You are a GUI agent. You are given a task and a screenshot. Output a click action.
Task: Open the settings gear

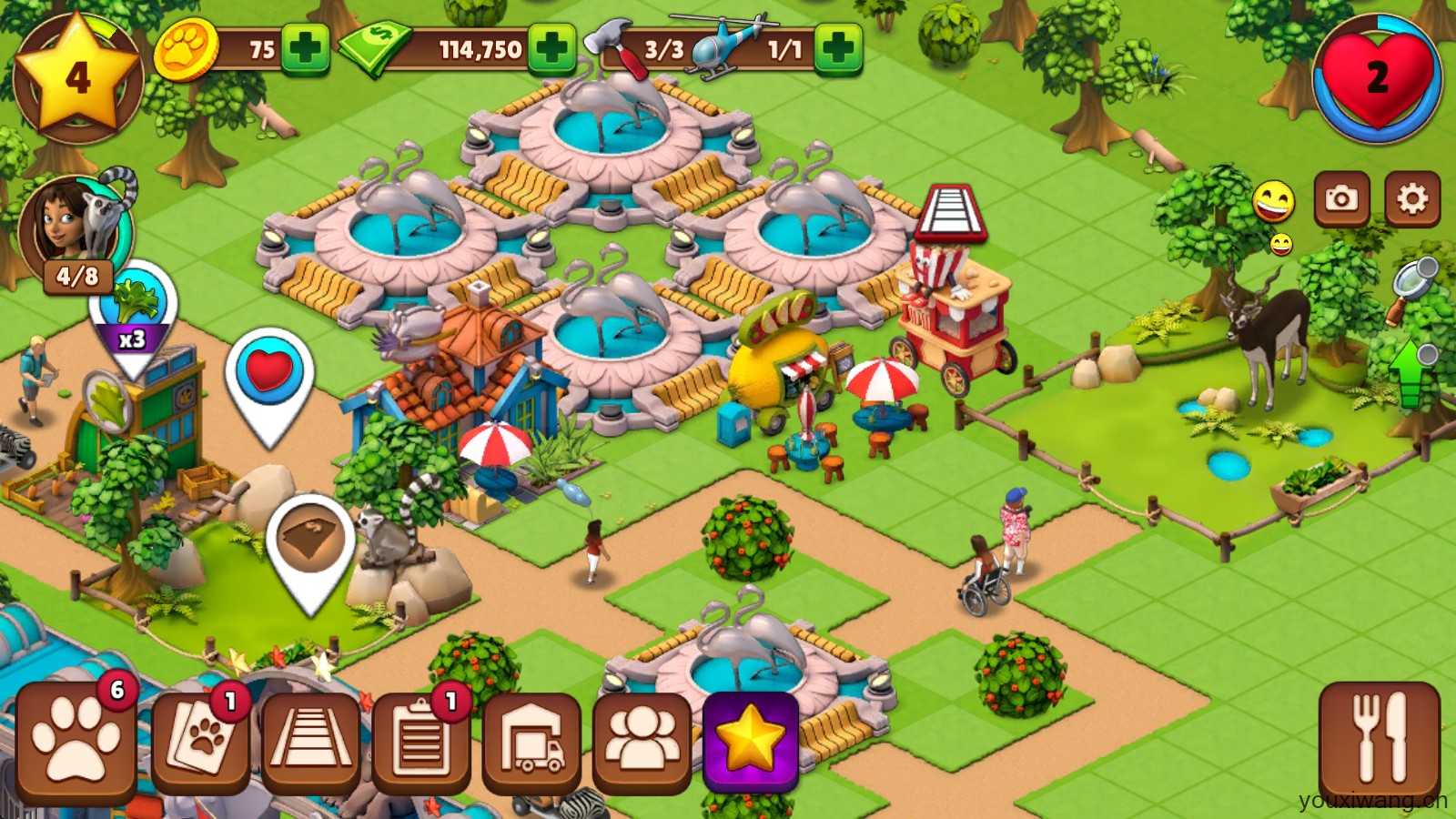point(1412,198)
